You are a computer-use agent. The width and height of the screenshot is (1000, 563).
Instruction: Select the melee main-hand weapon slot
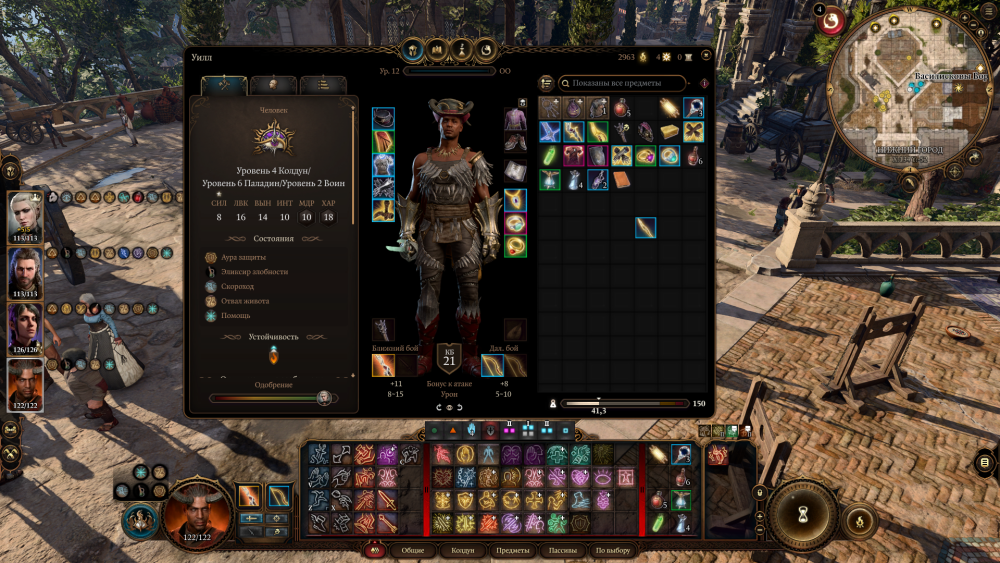384,365
